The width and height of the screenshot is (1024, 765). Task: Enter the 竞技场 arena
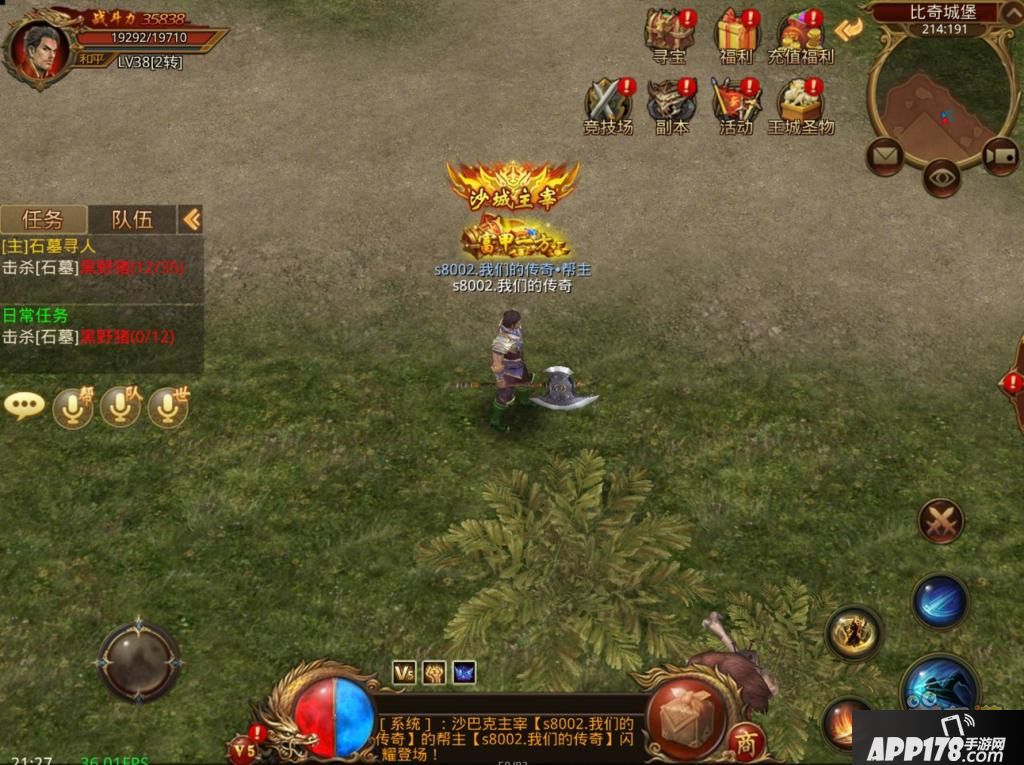(x=608, y=104)
